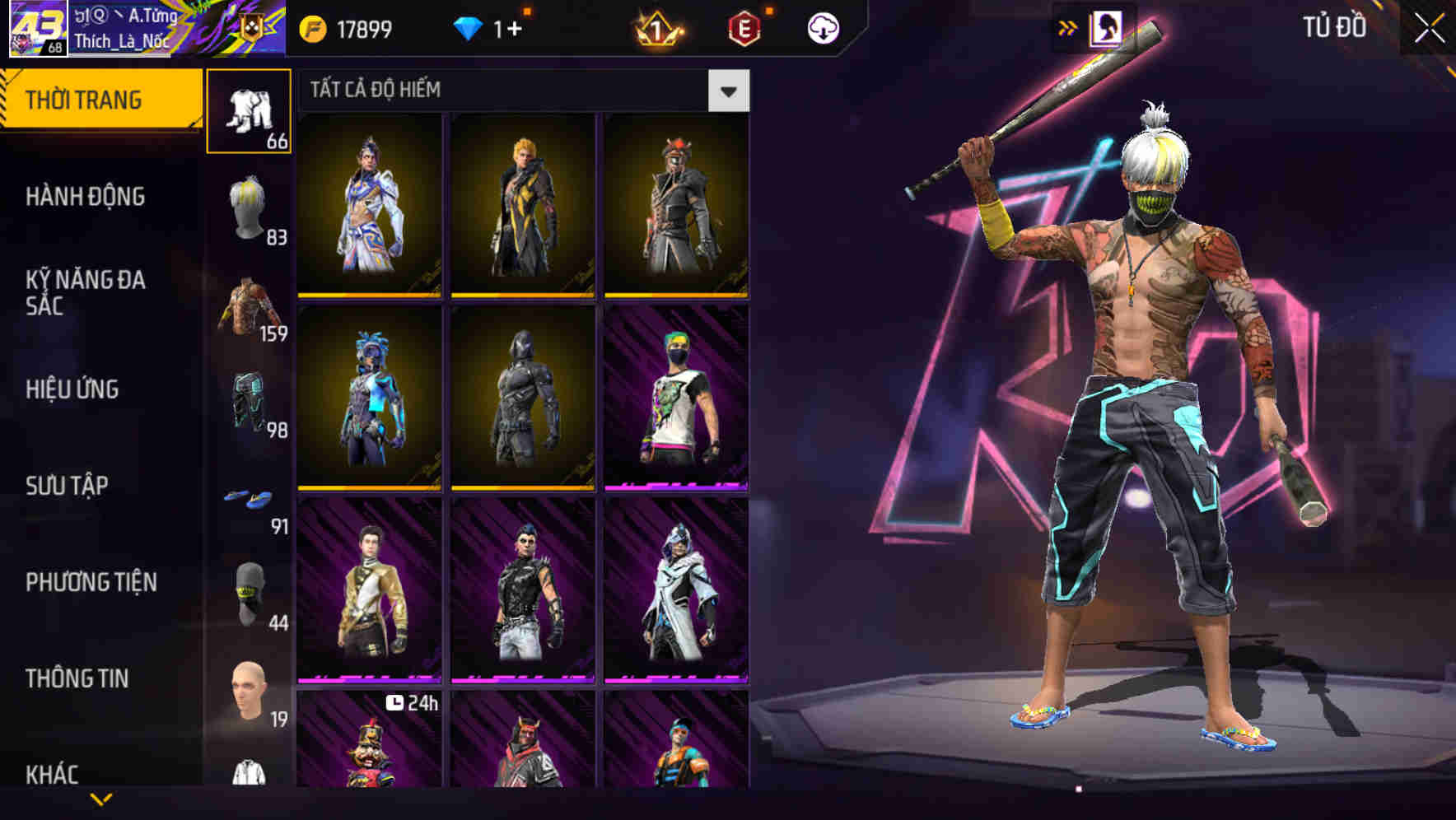Viewport: 1456px width, 820px height.
Task: Open the PHƯƠNG TIỆN section
Action: coord(93,581)
